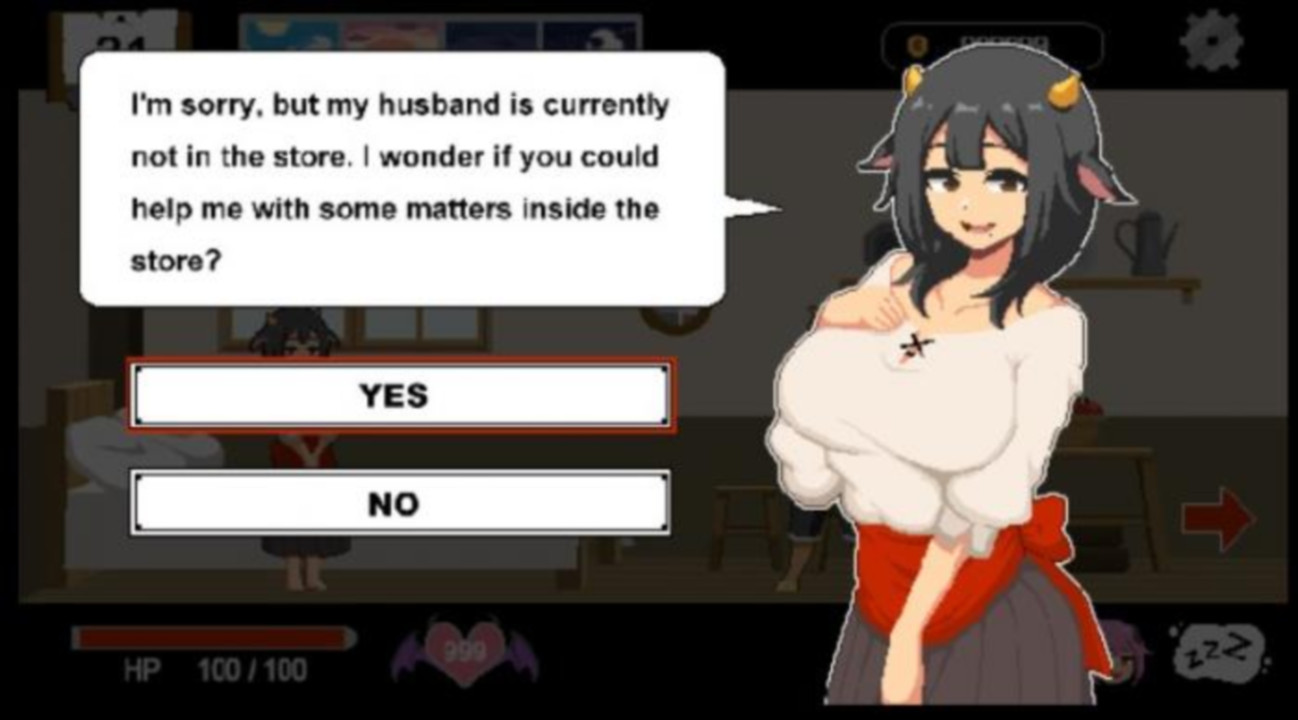
Task: Click the red arrow to move right
Action: point(1217,519)
